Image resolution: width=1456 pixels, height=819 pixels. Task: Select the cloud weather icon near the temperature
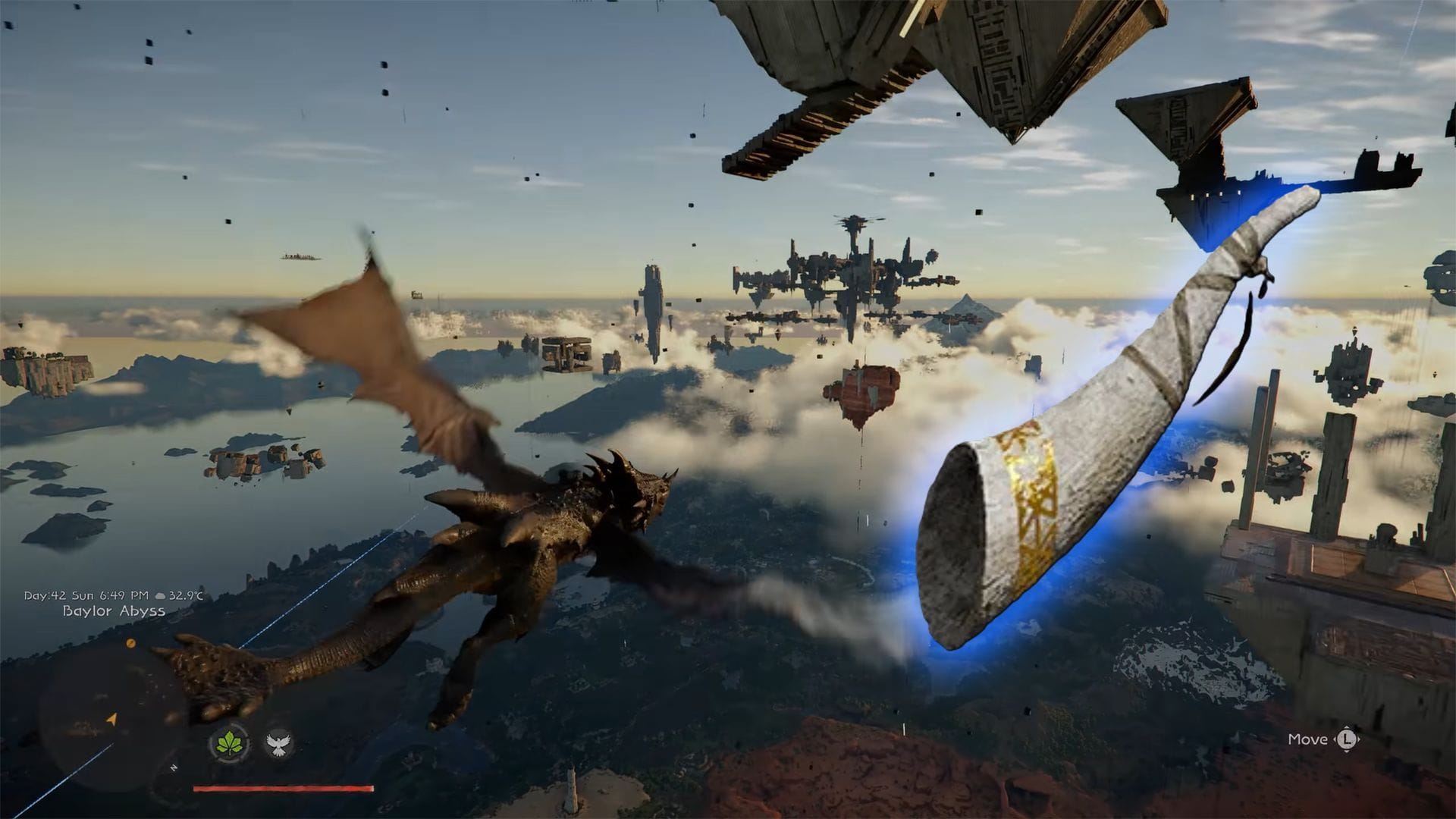(160, 596)
